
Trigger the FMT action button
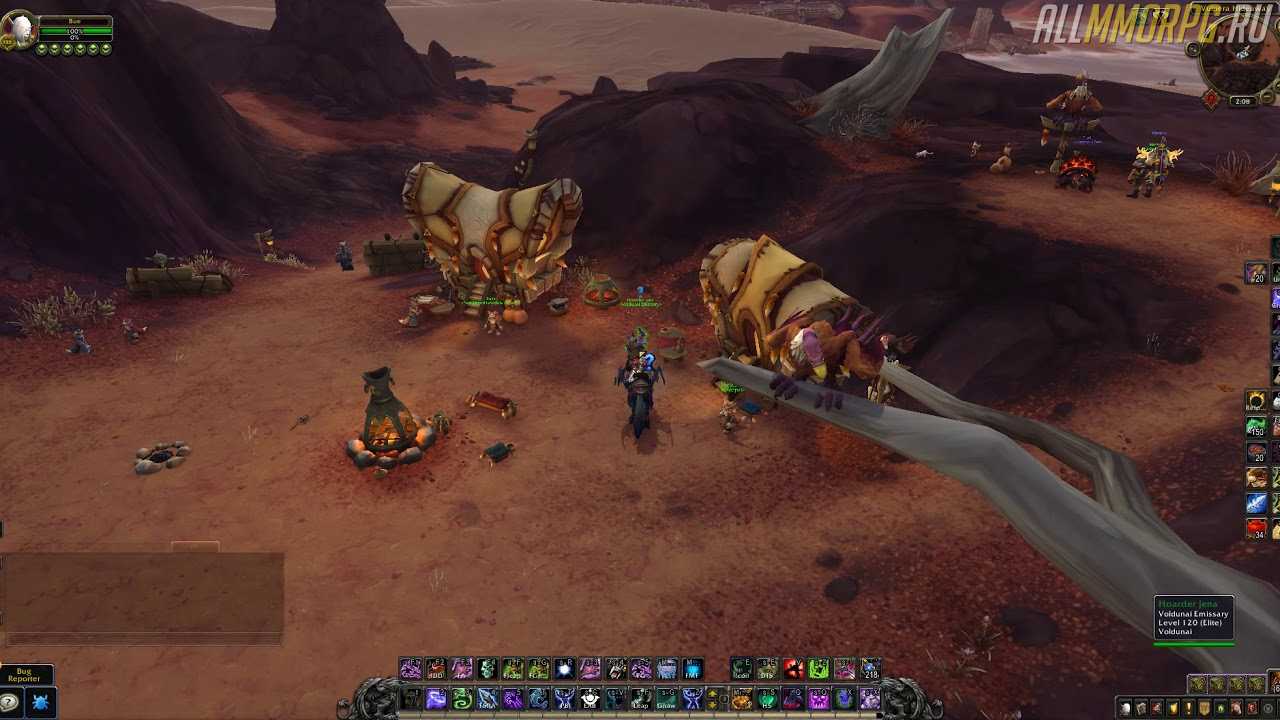tap(692, 669)
